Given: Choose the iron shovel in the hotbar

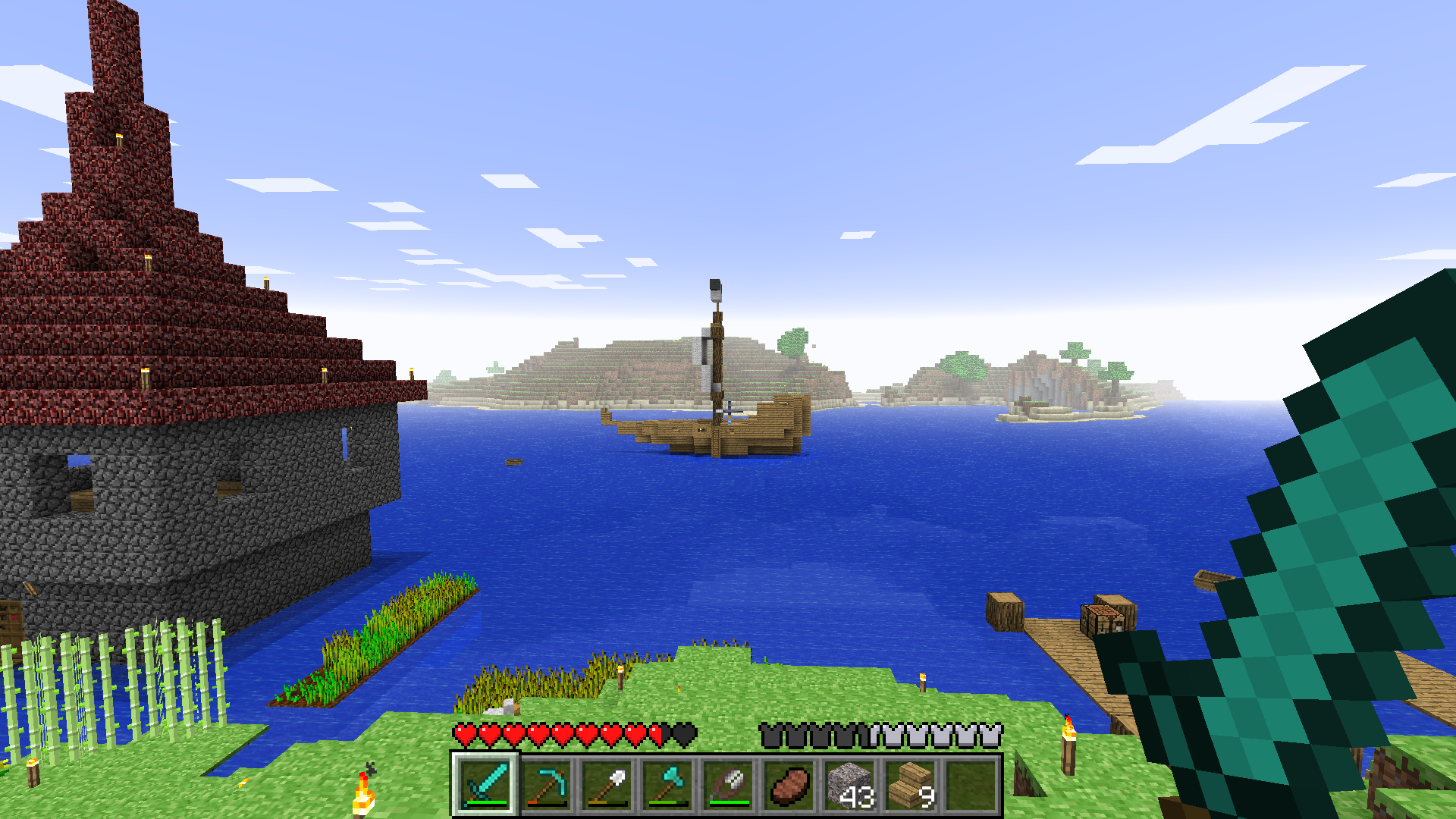Looking at the screenshot, I should pos(607,785).
